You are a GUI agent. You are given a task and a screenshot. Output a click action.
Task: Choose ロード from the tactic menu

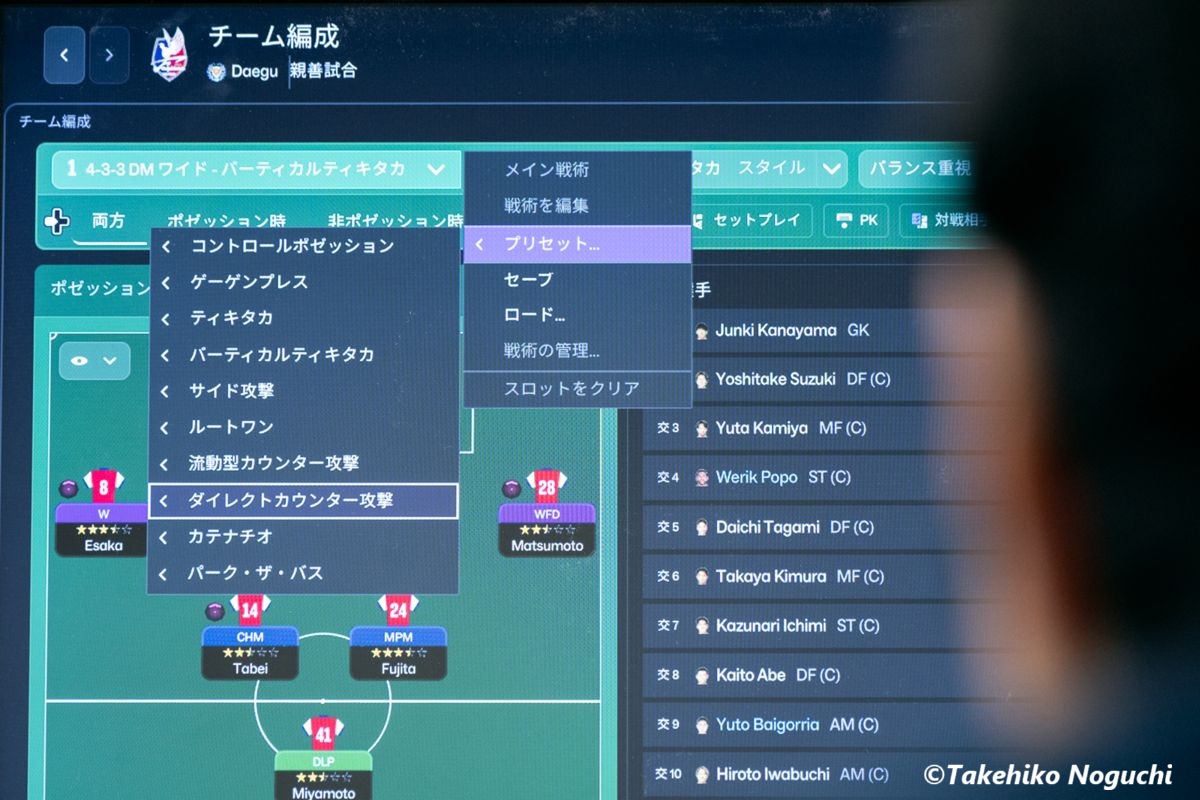click(534, 315)
